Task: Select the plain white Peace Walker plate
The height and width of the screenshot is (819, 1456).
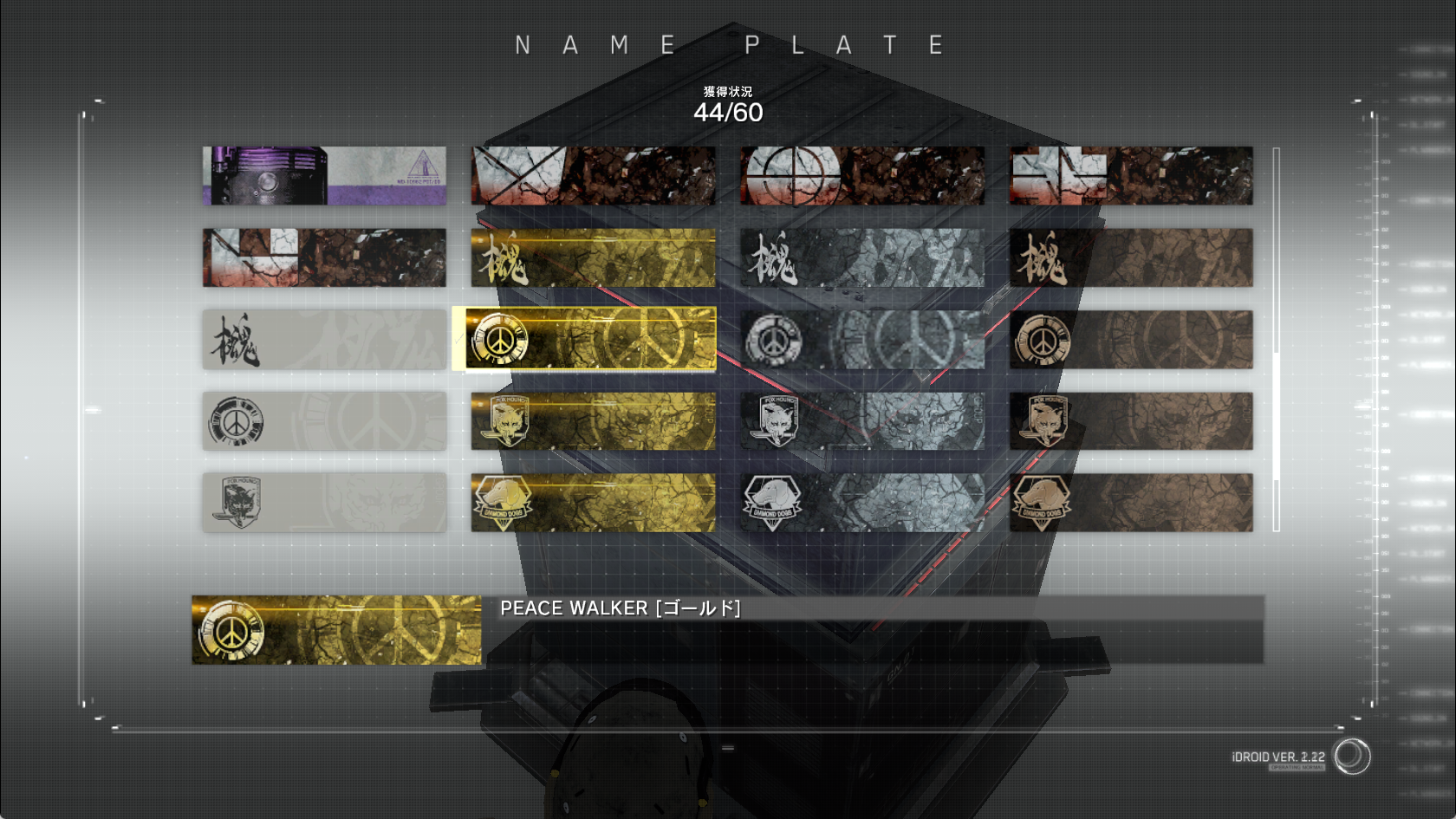Action: tap(324, 421)
